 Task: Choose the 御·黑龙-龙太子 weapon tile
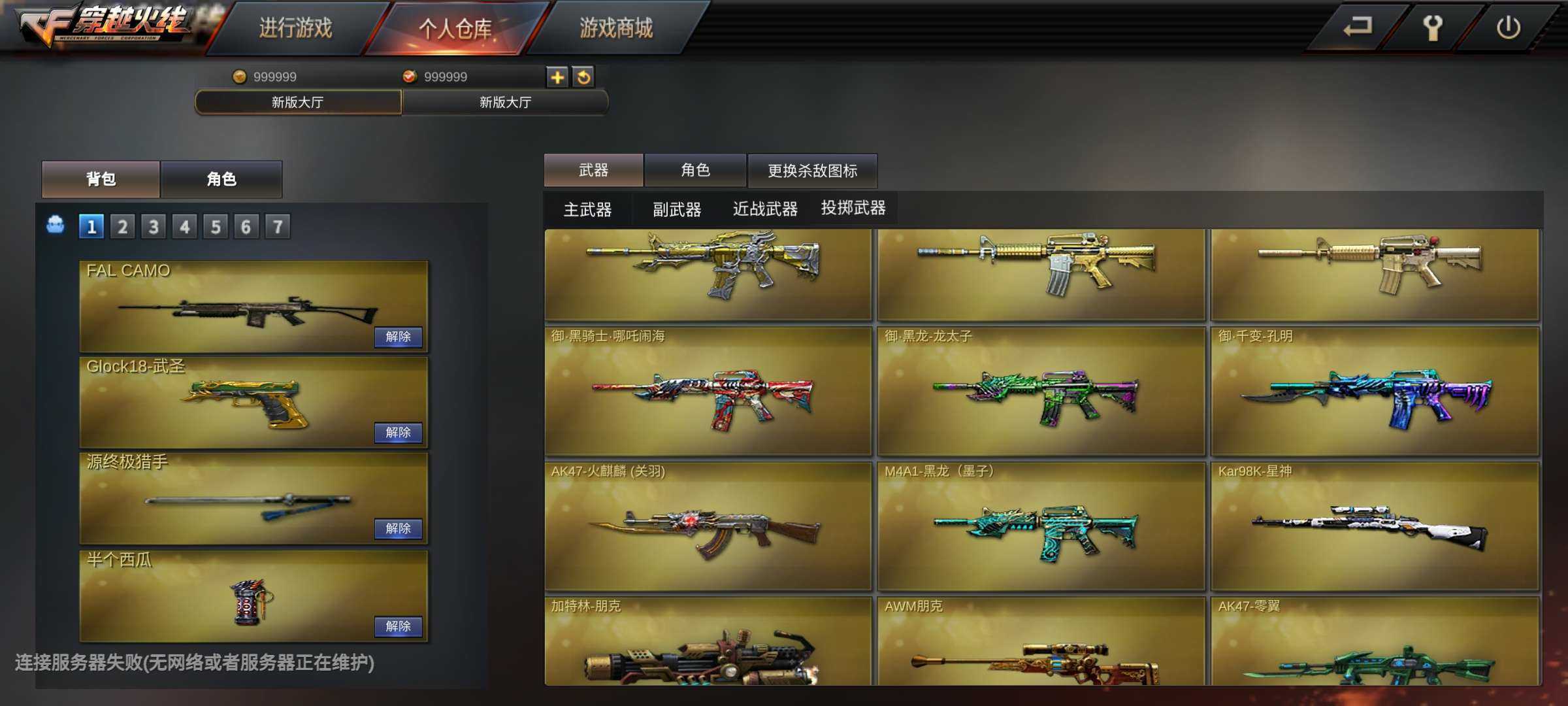point(1041,391)
